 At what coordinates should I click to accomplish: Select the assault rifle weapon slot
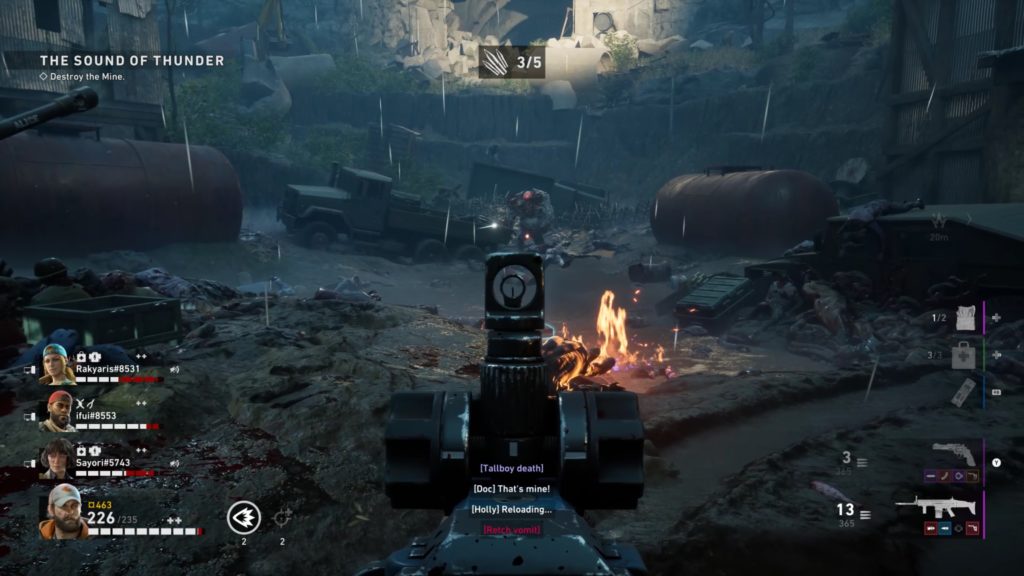934,507
